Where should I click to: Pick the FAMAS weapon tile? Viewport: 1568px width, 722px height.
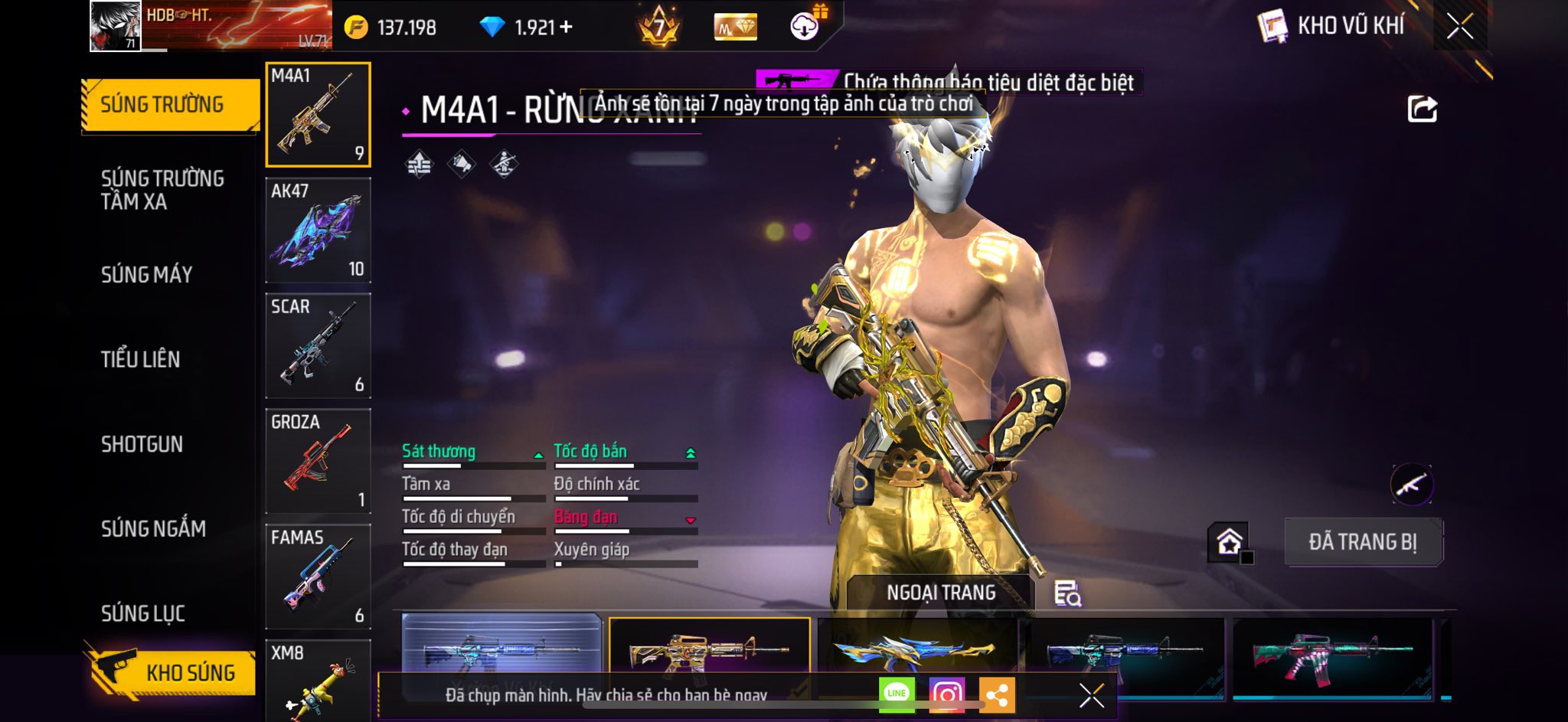point(318,577)
